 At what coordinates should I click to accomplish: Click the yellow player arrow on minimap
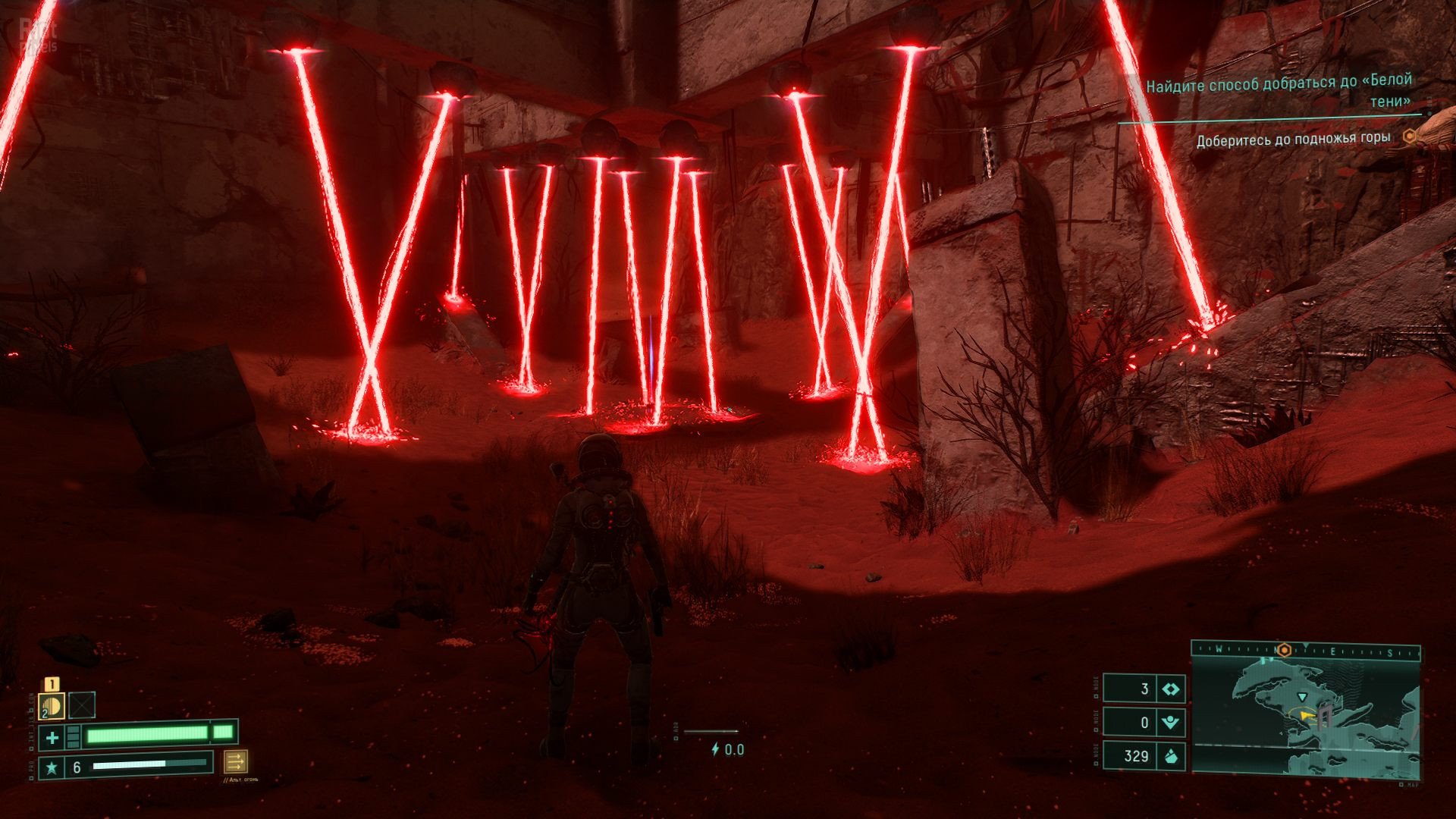tap(1306, 715)
